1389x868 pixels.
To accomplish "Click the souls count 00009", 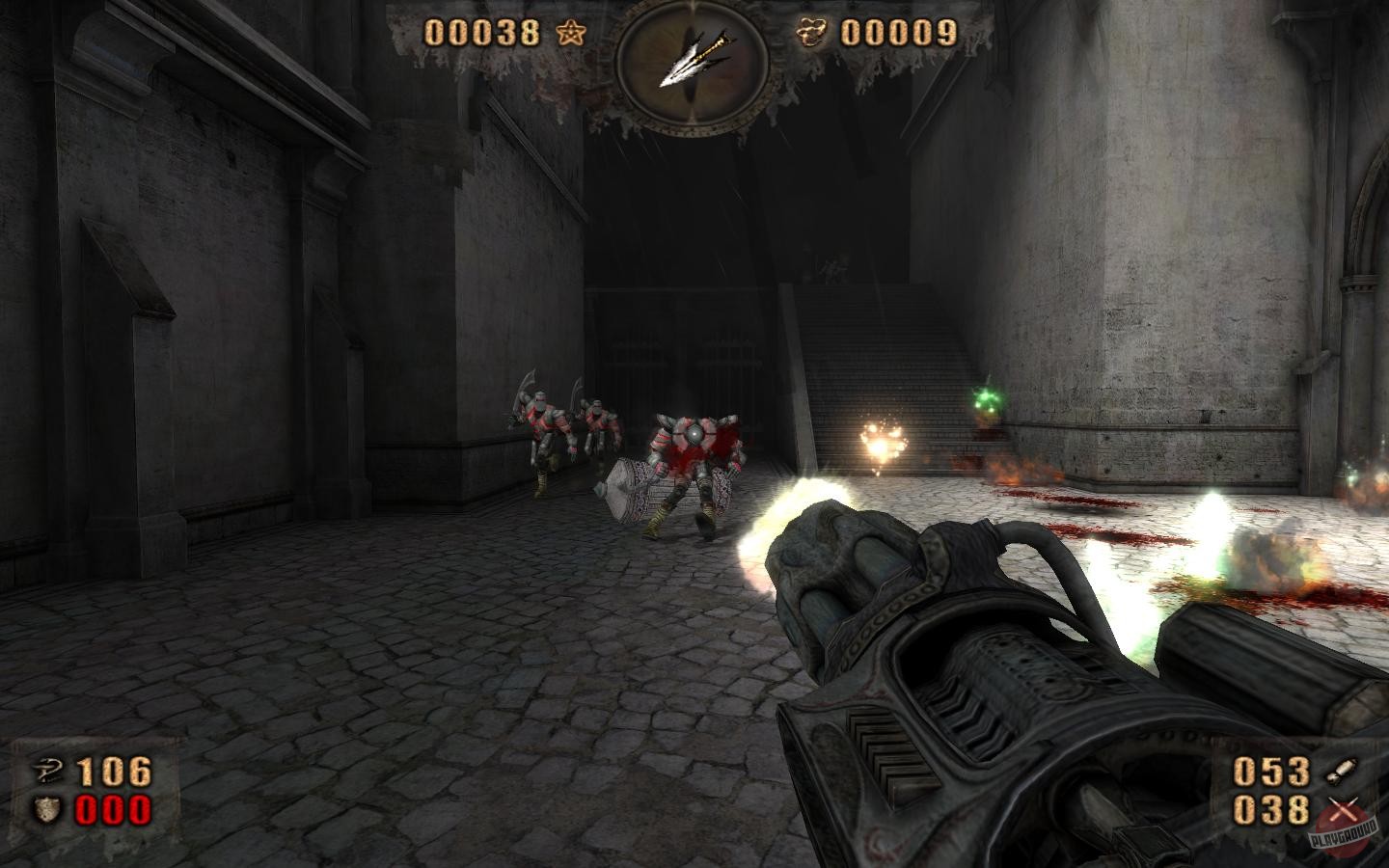I will (897, 32).
